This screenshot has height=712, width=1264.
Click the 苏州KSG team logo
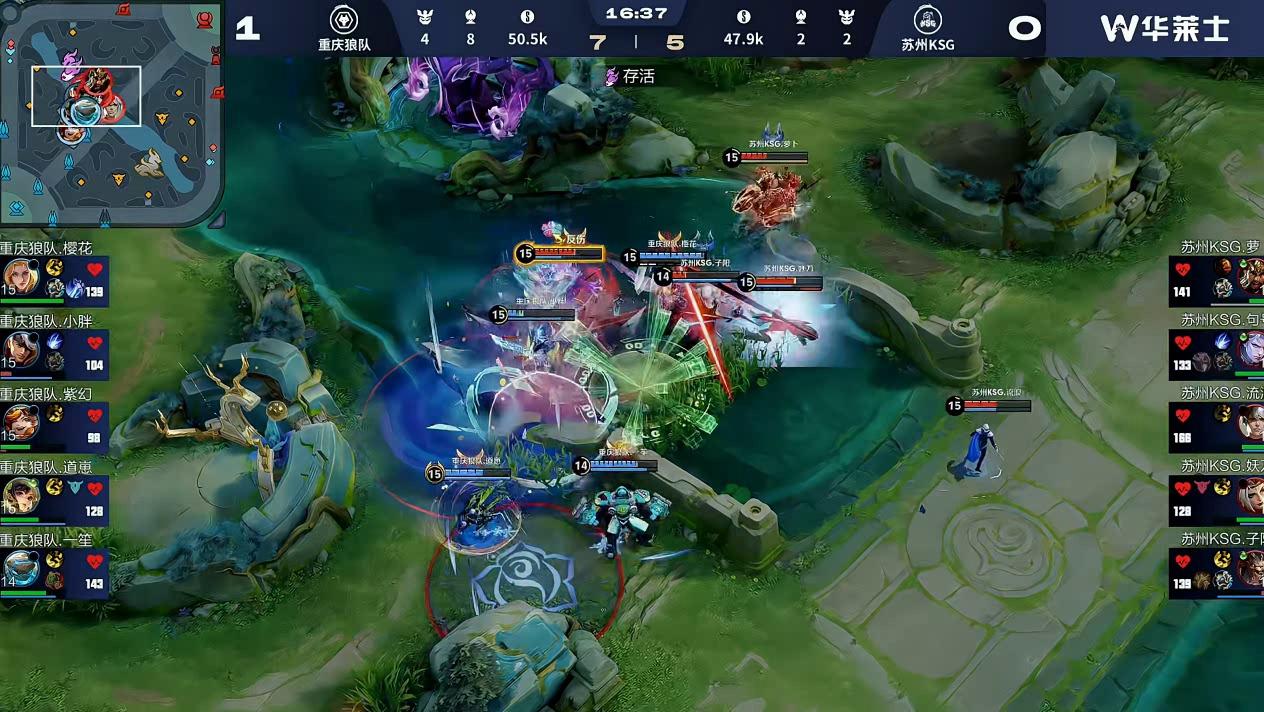tap(927, 21)
